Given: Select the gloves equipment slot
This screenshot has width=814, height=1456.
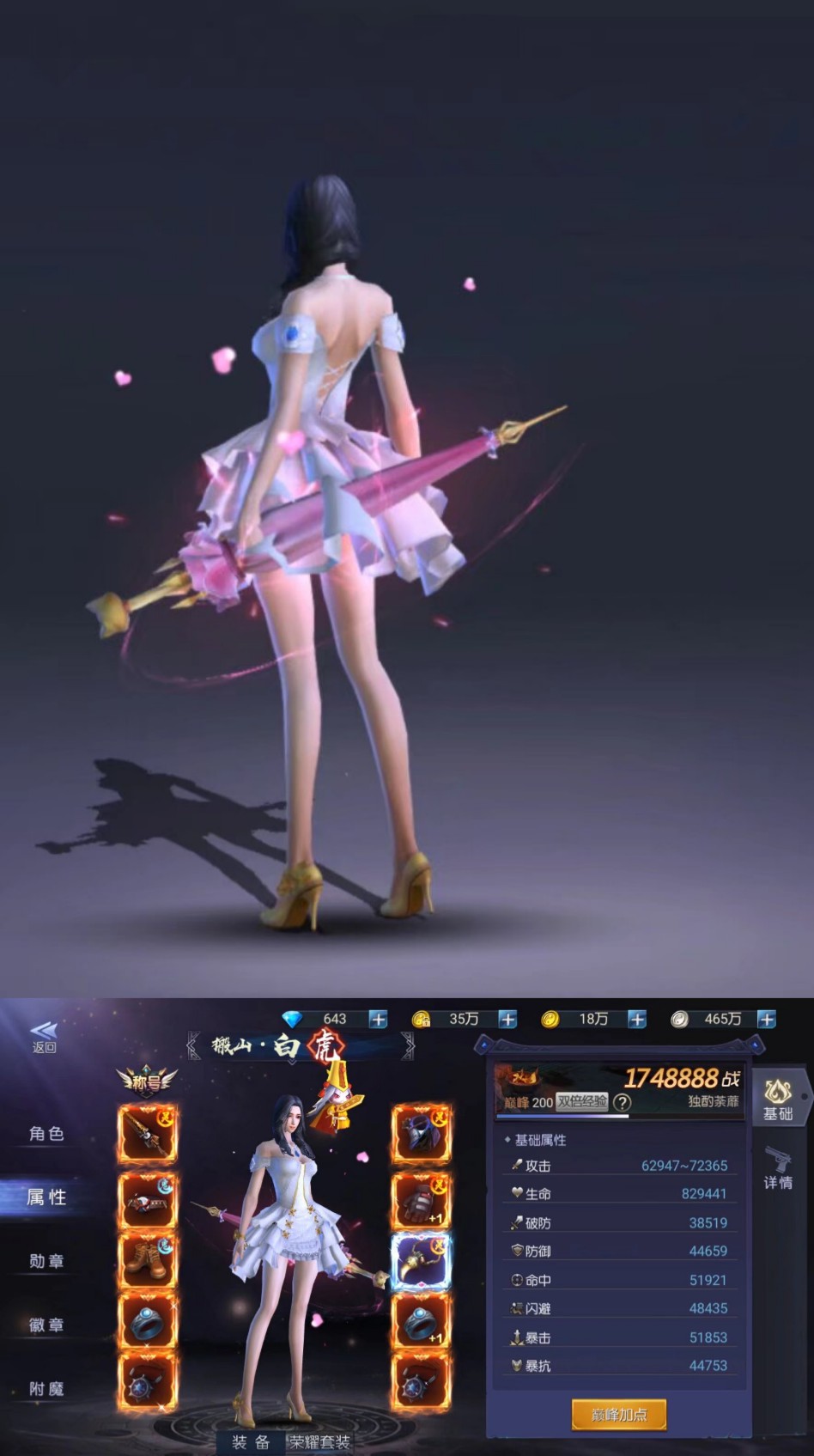Looking at the screenshot, I should tap(421, 1198).
